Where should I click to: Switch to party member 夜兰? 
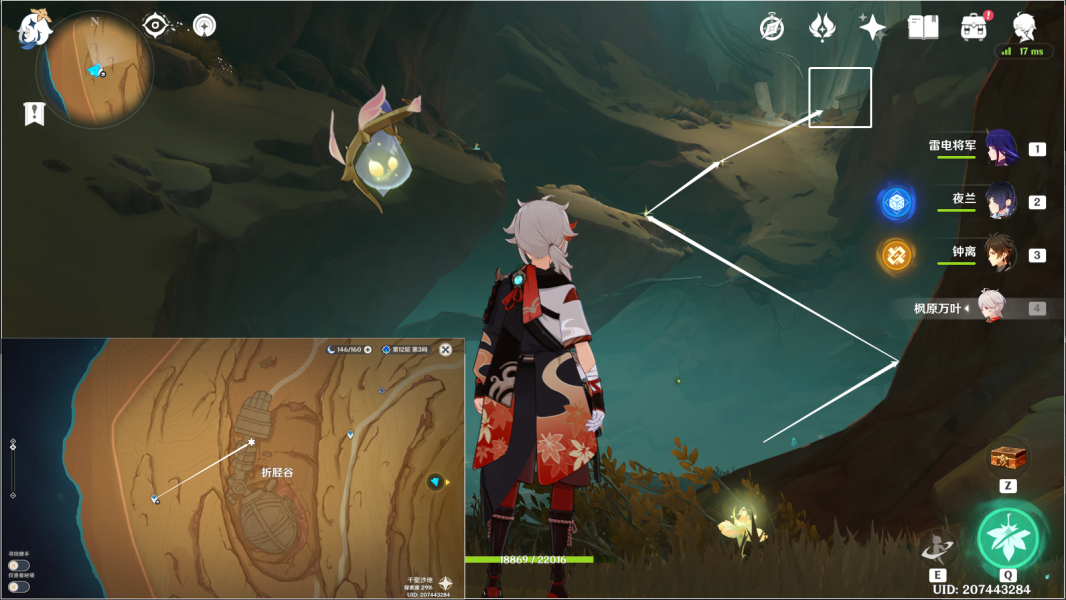tap(1000, 201)
